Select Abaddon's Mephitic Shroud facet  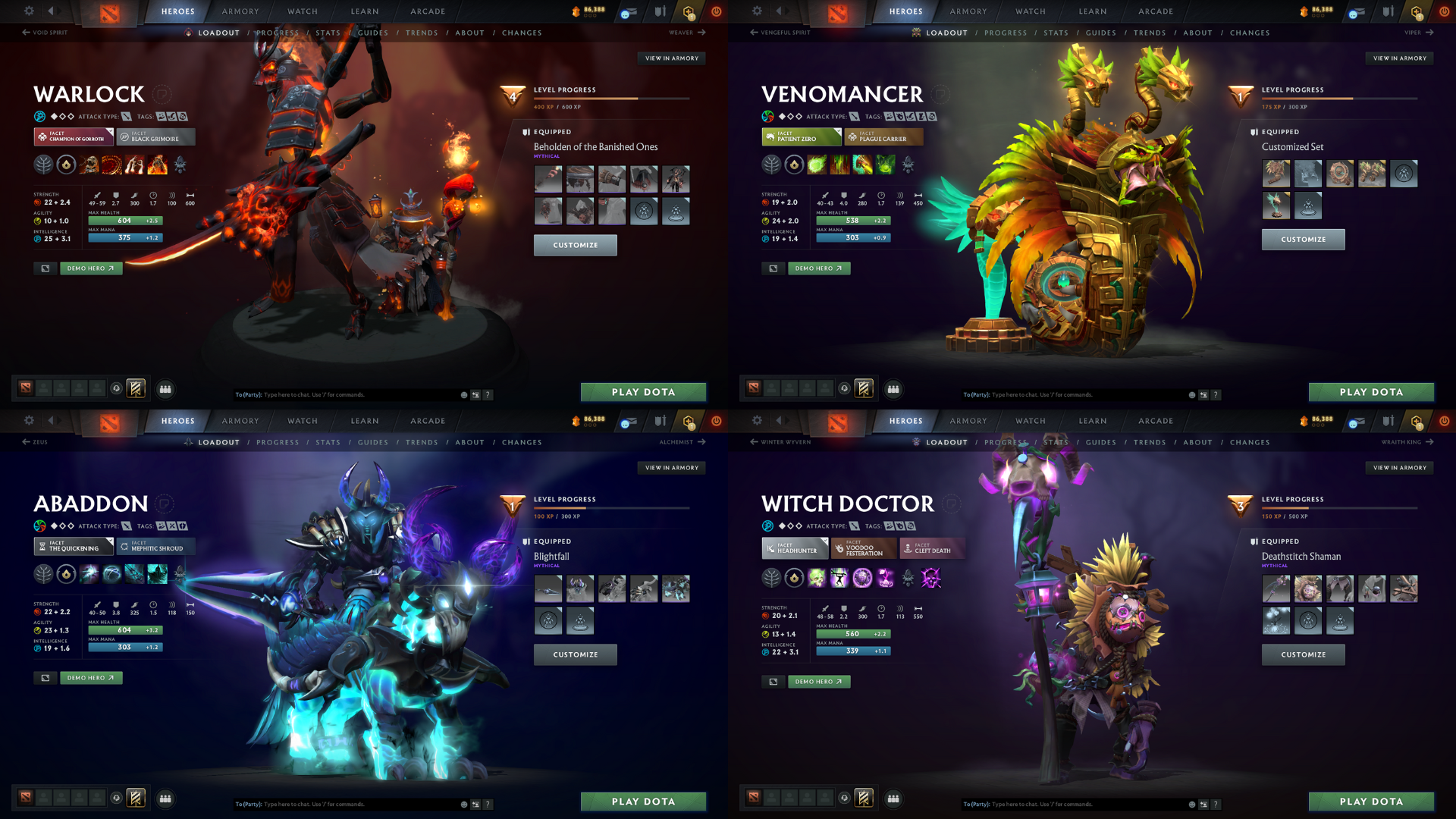tap(156, 546)
